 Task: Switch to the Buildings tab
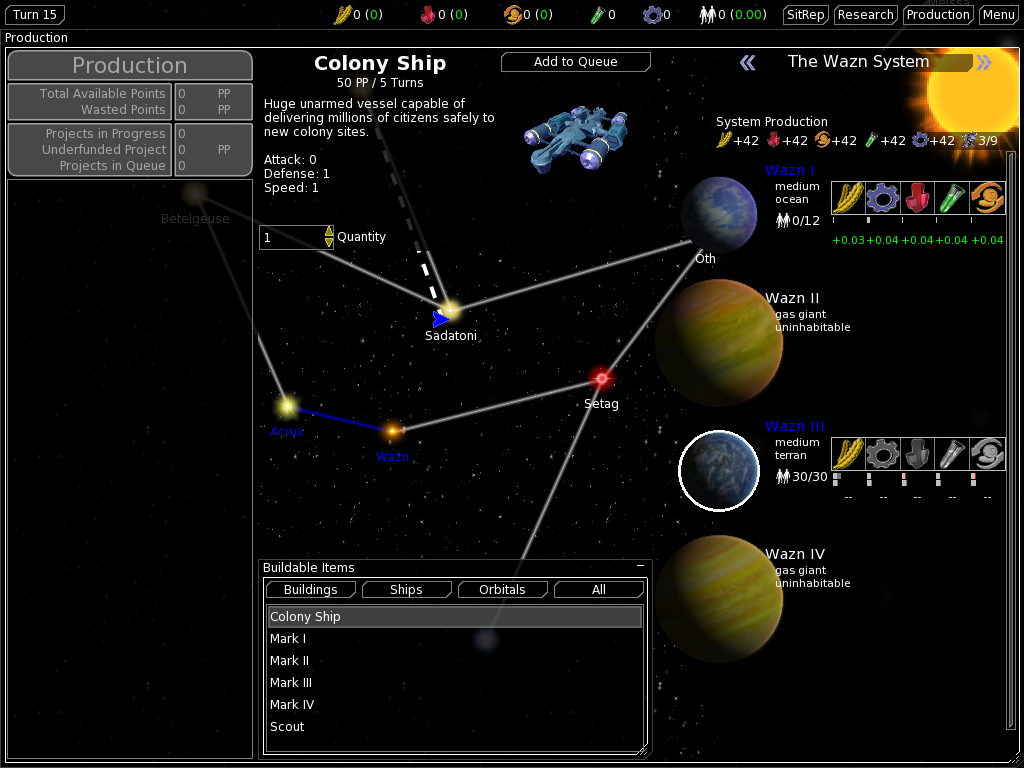[x=311, y=590]
